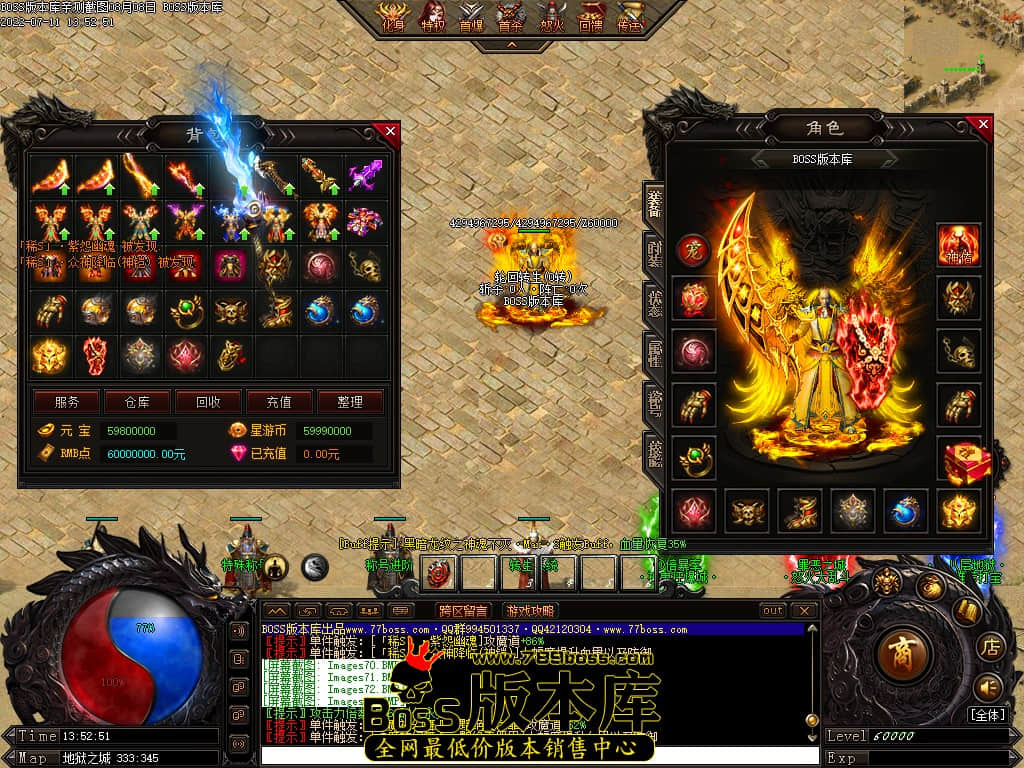The image size is (1024, 768).
Task: Select the green gem ring in backpack
Action: click(x=186, y=311)
